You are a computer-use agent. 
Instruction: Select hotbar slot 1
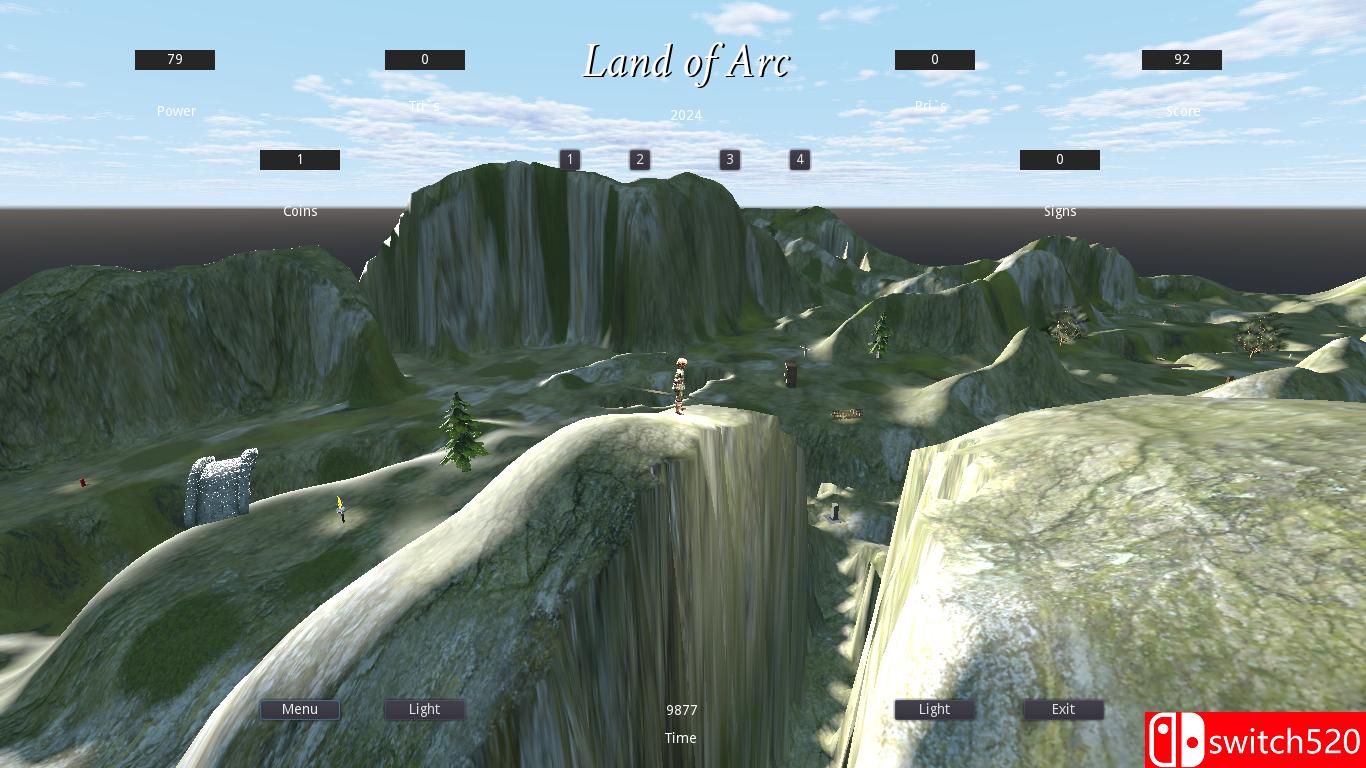(569, 159)
